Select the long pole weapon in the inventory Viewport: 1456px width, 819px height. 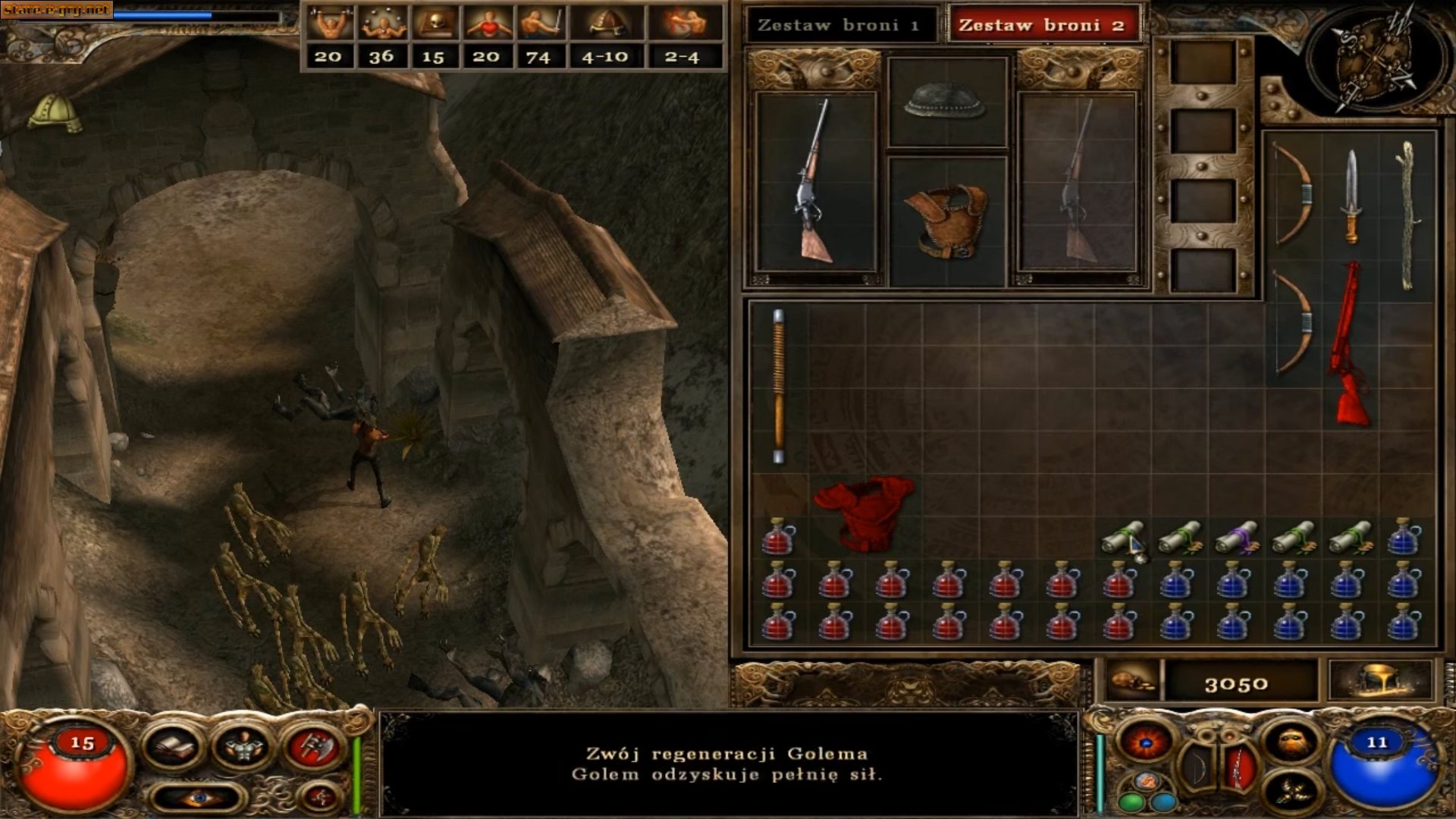778,385
